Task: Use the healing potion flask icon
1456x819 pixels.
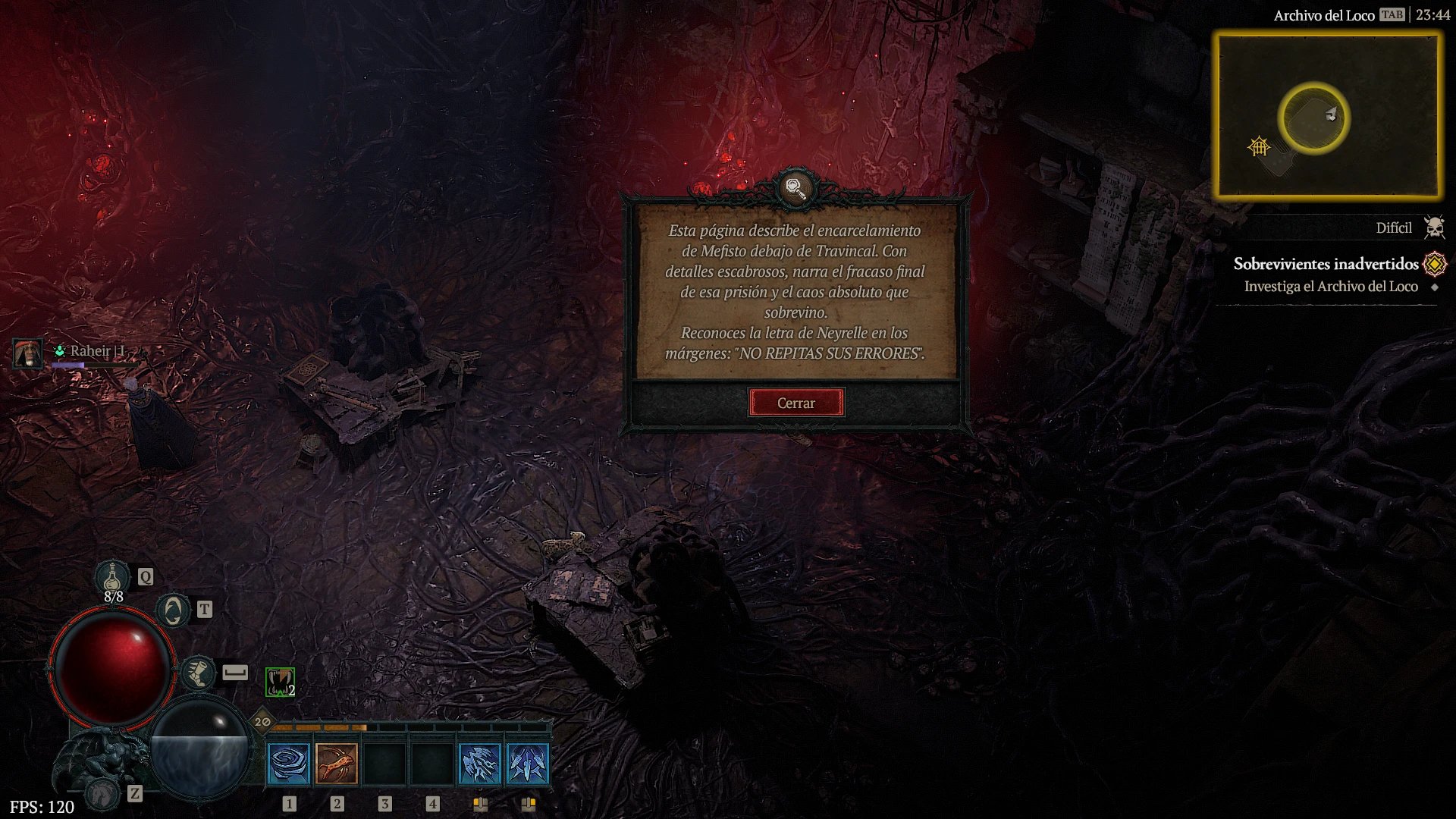Action: pos(112,577)
